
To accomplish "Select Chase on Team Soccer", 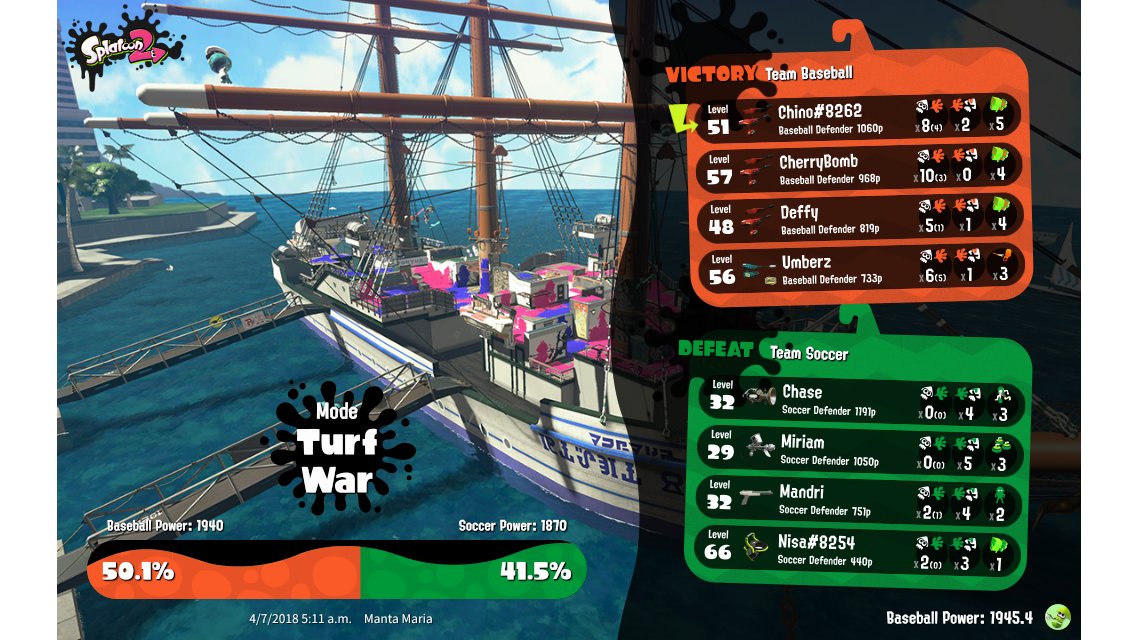I will 858,399.
